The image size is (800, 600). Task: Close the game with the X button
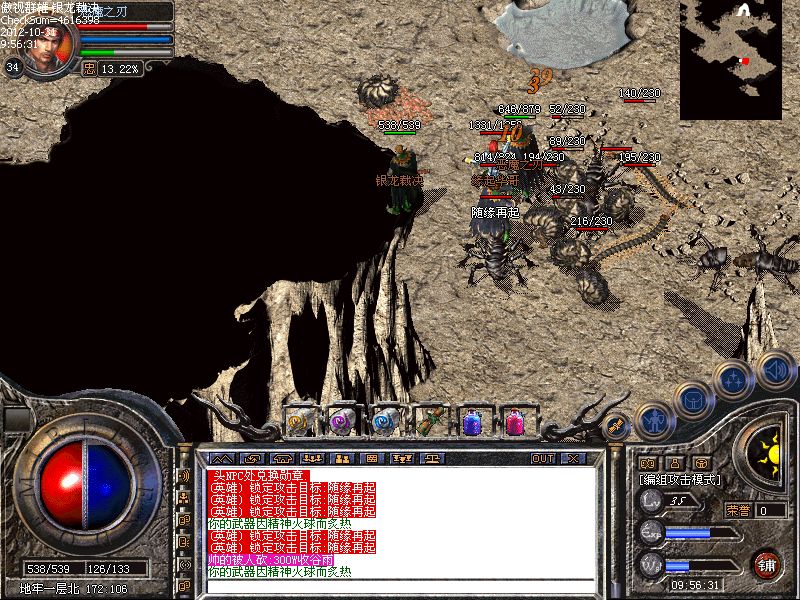point(573,459)
